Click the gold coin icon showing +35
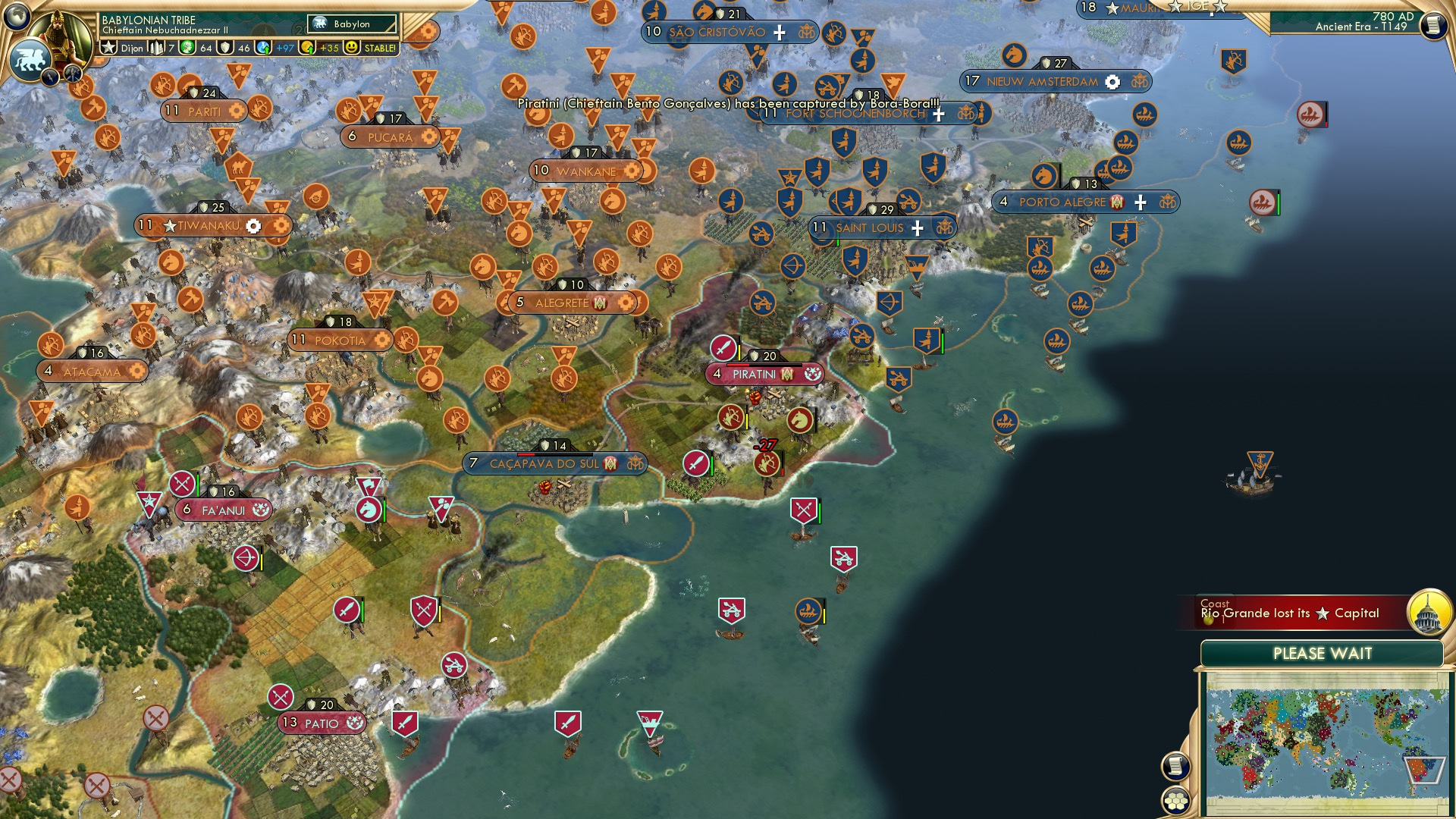 pyautogui.click(x=308, y=48)
